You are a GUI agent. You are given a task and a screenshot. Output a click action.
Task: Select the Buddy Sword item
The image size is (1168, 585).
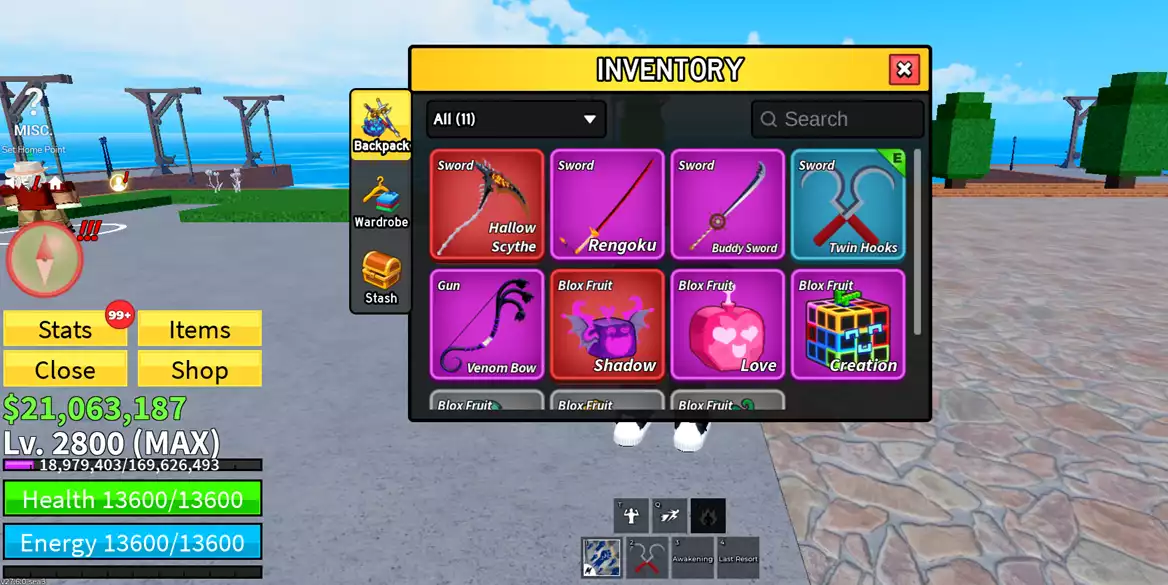coord(727,205)
